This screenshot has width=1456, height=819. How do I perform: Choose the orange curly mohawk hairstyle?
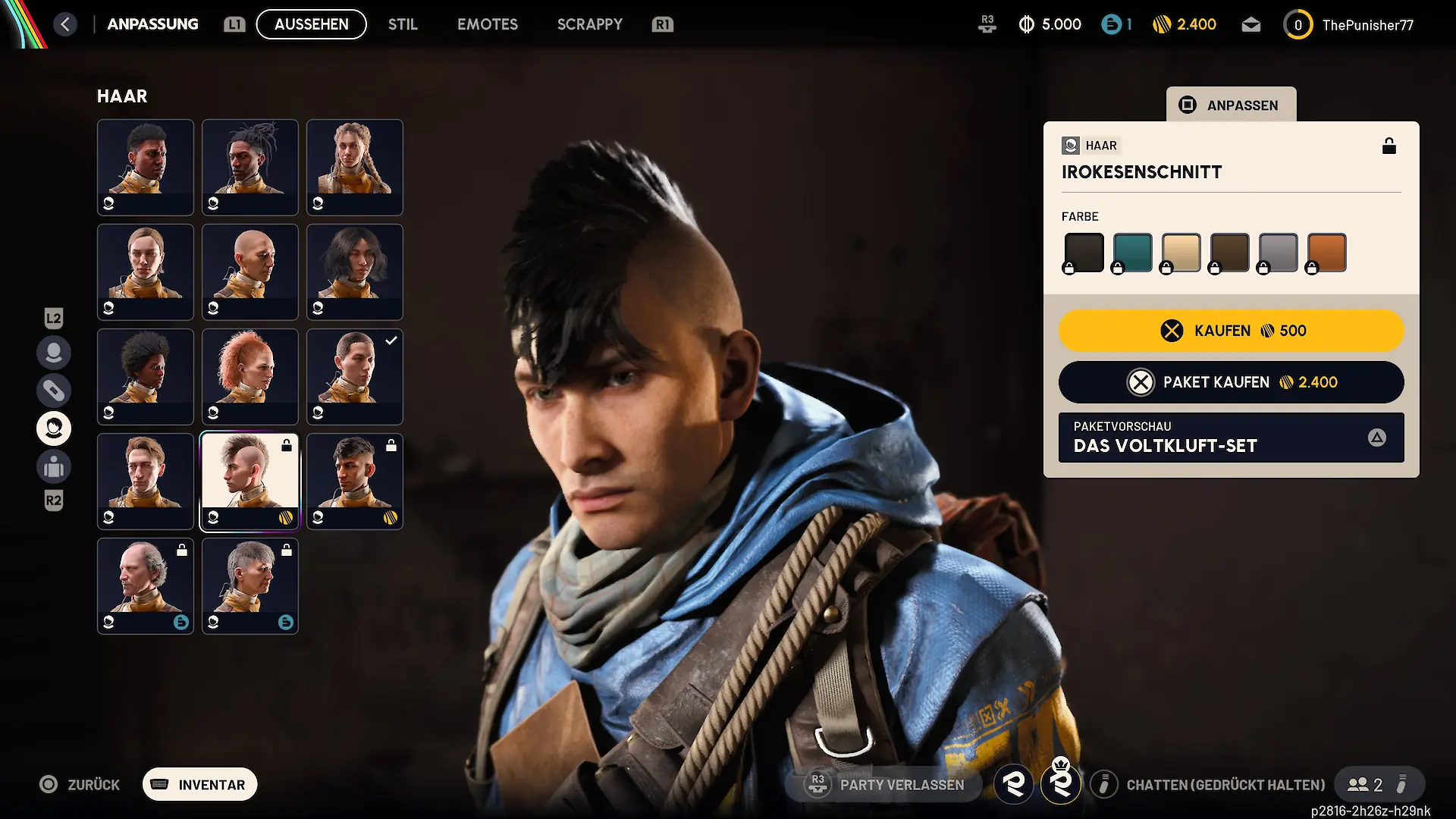(x=250, y=376)
